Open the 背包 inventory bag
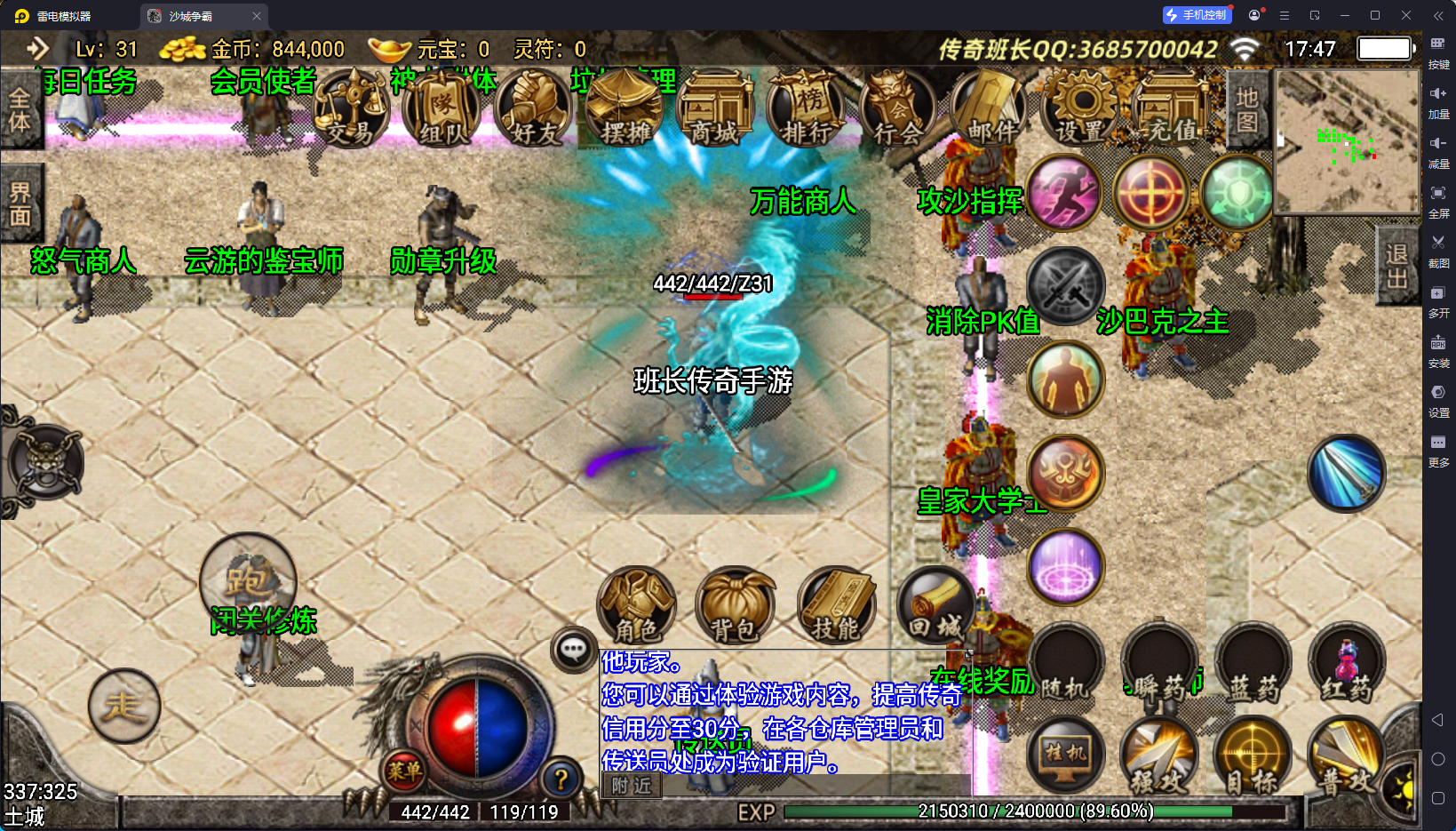This screenshot has height=831, width=1456. tap(735, 606)
